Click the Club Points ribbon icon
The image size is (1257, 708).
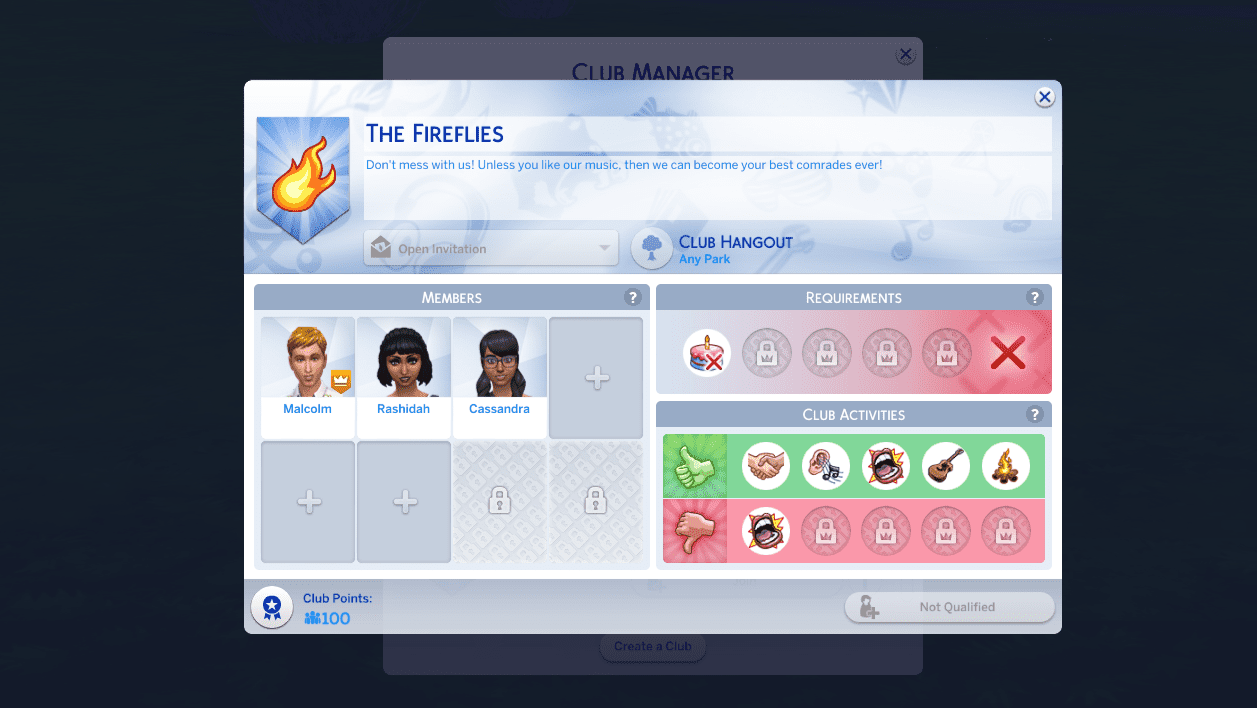click(x=272, y=607)
